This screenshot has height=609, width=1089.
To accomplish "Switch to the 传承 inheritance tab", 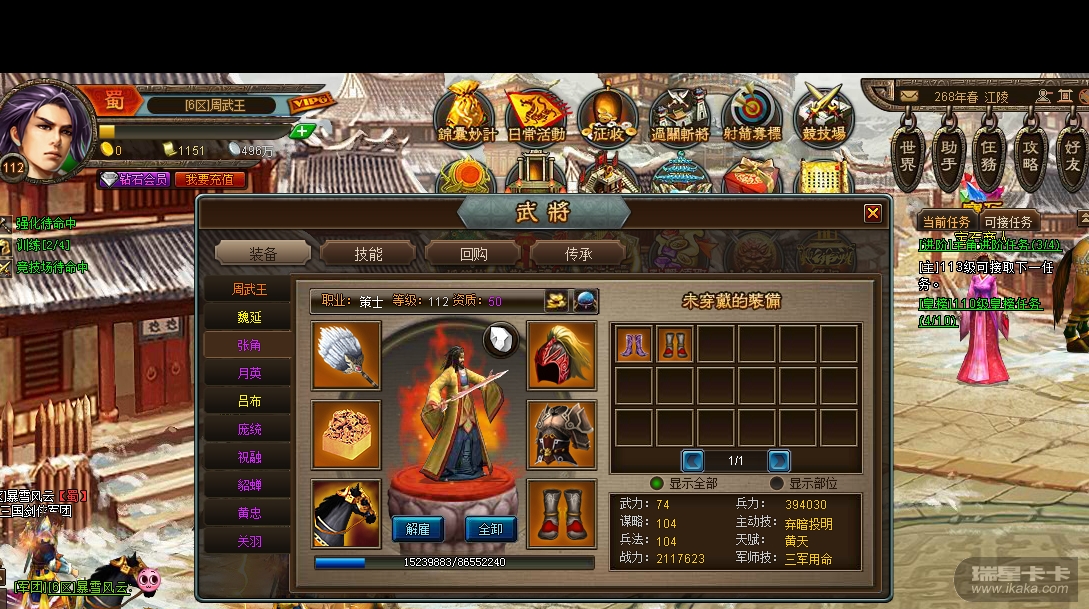I will pos(578,254).
